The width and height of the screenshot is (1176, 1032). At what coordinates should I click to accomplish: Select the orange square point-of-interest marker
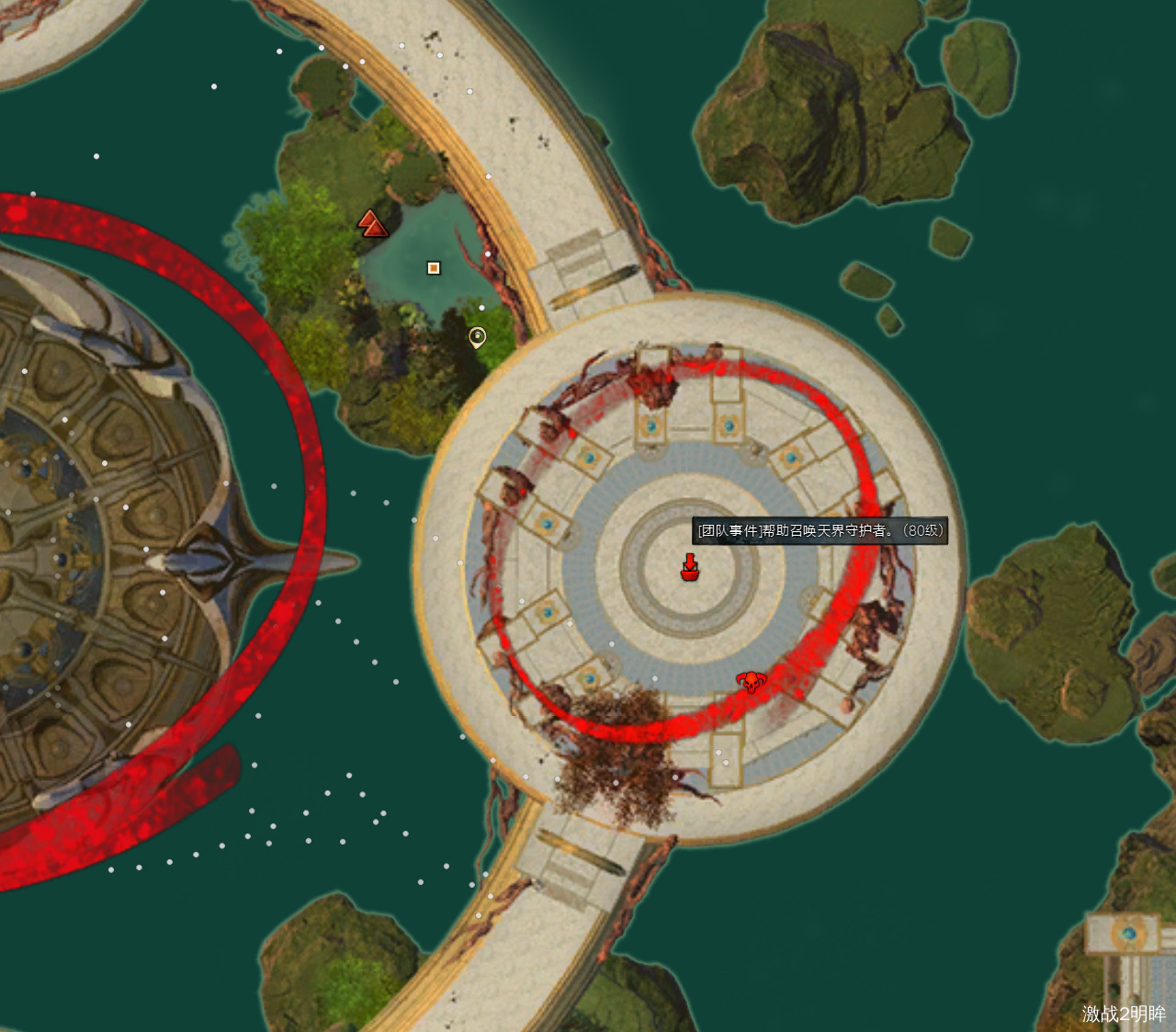click(x=434, y=268)
